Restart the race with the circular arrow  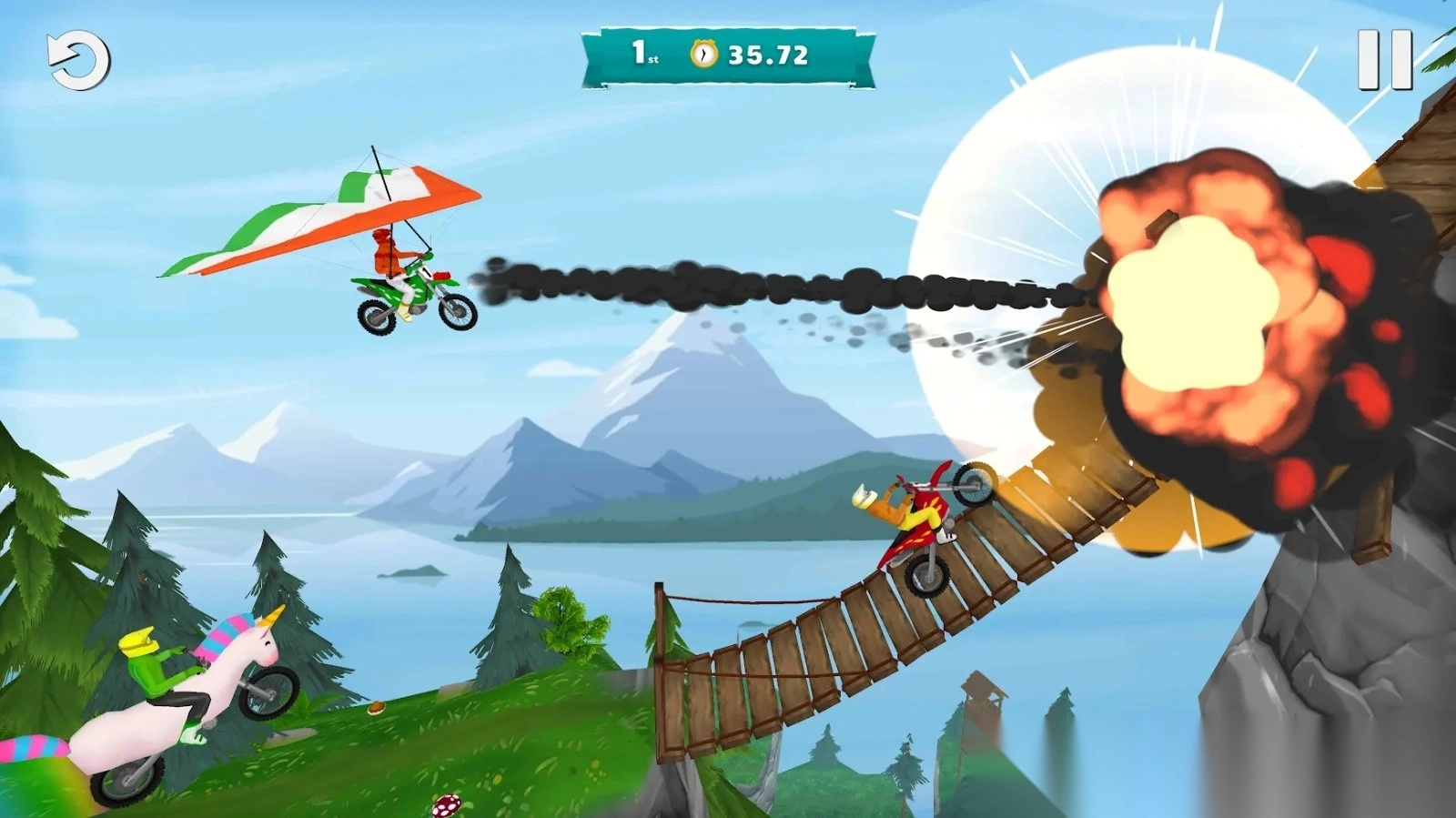78,61
